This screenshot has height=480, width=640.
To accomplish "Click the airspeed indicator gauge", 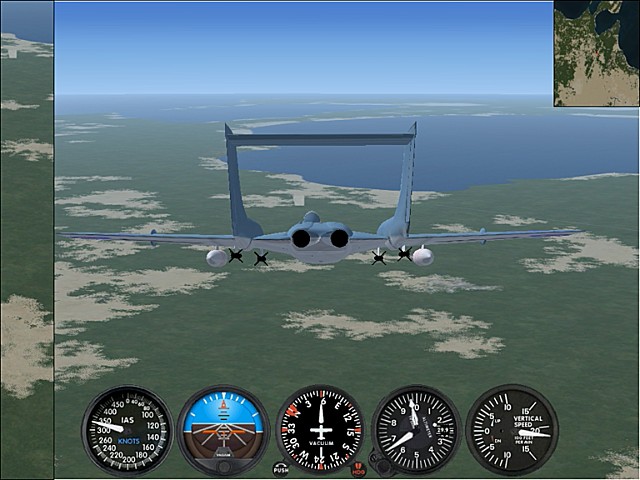I will click(127, 430).
